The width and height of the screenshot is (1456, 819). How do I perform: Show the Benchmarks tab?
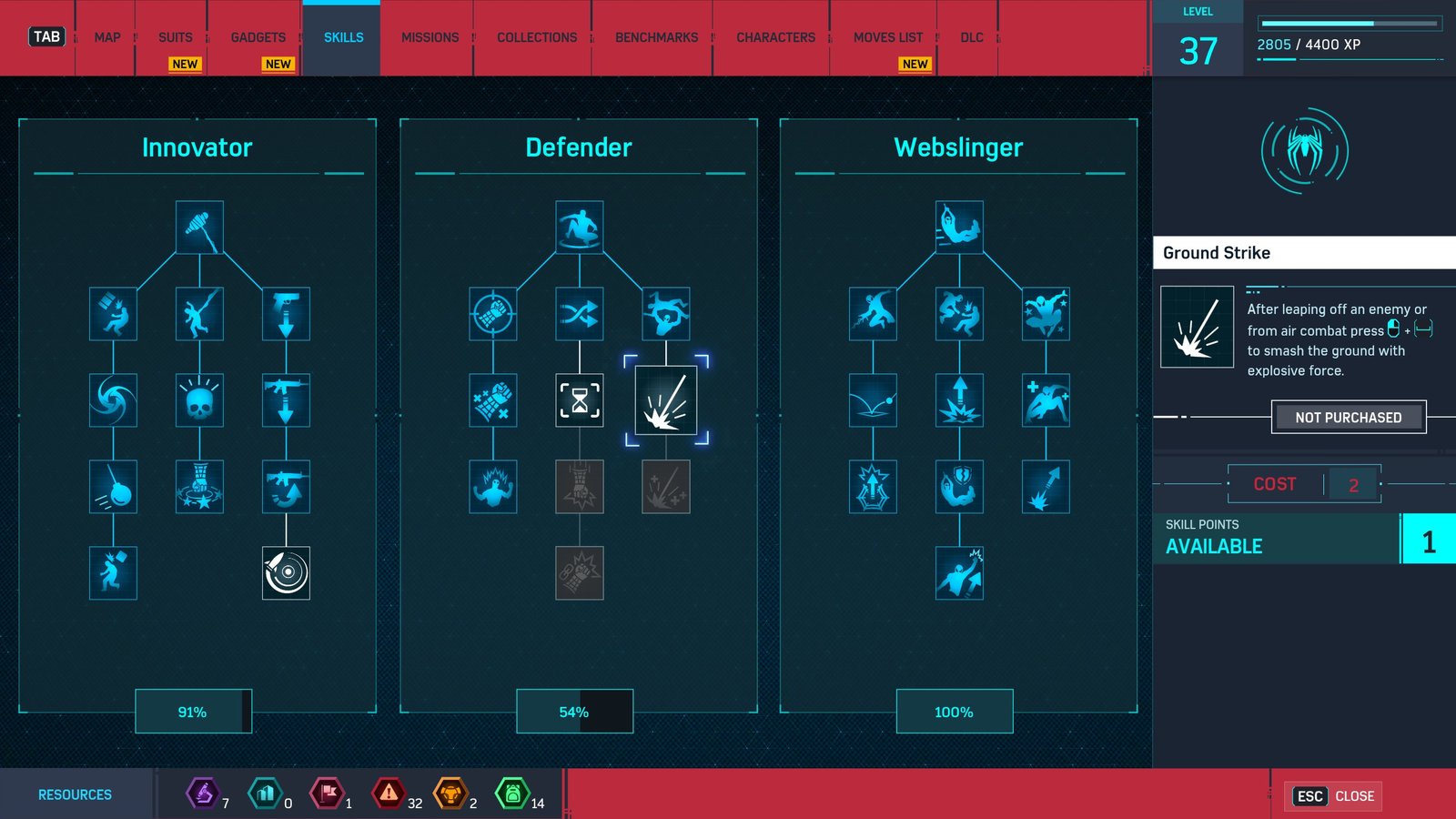coord(656,37)
